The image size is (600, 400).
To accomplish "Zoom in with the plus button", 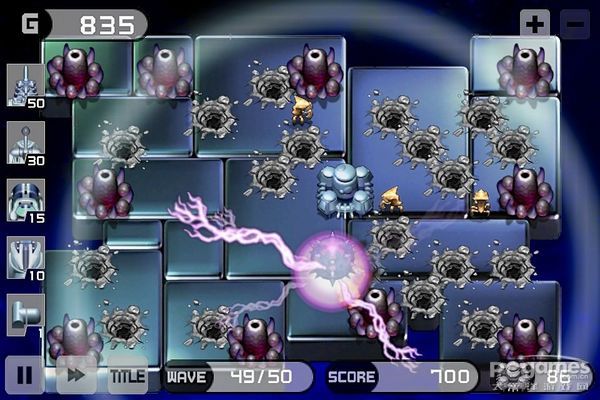I will [535, 24].
